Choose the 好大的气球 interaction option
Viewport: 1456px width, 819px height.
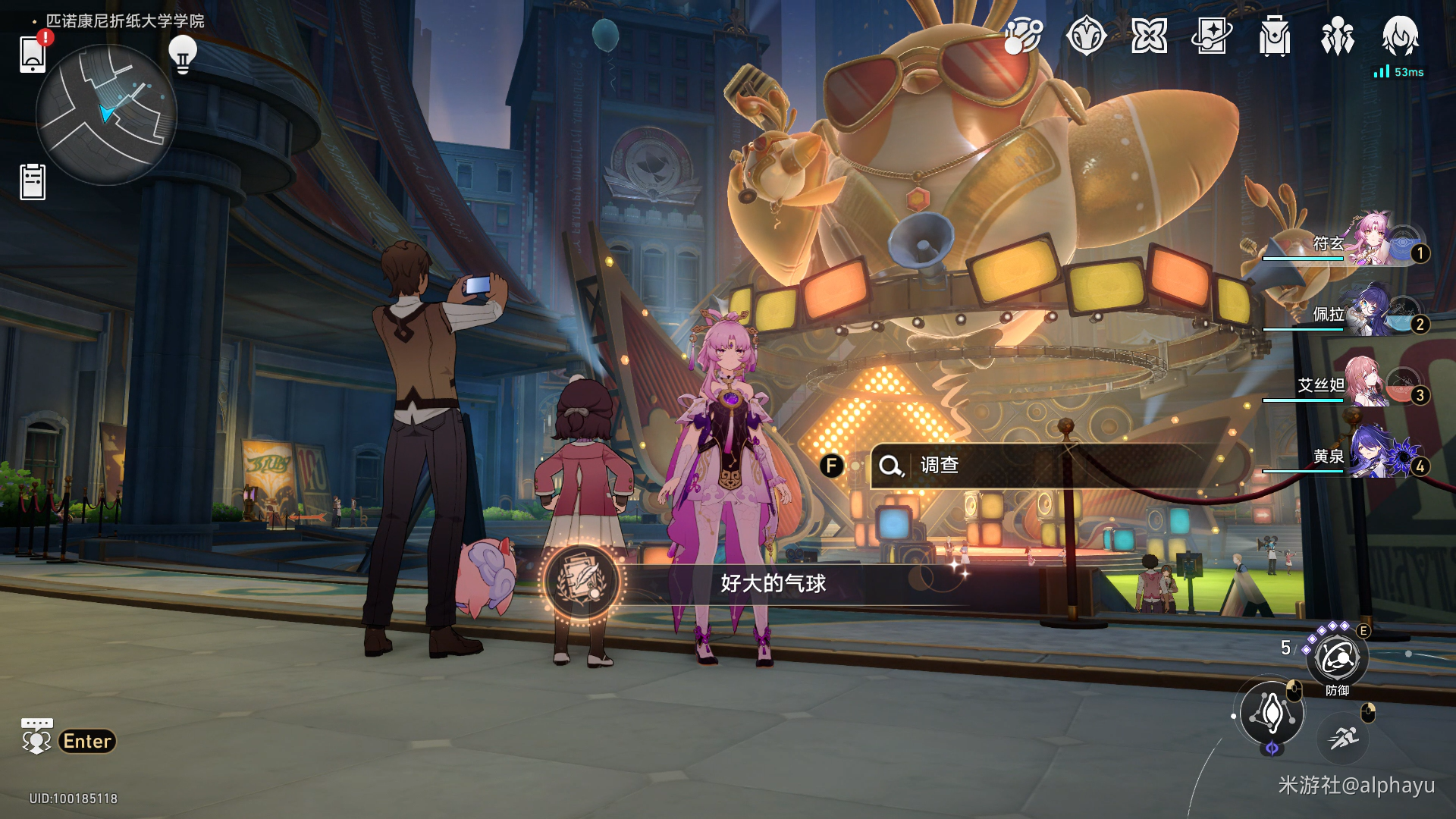[x=773, y=583]
